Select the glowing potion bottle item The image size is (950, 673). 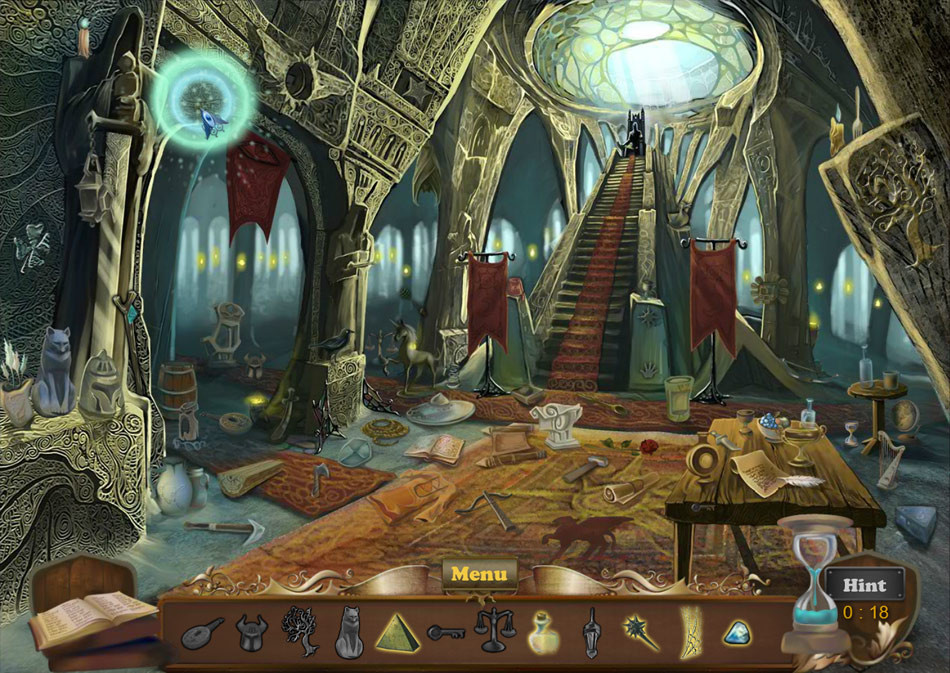point(542,632)
